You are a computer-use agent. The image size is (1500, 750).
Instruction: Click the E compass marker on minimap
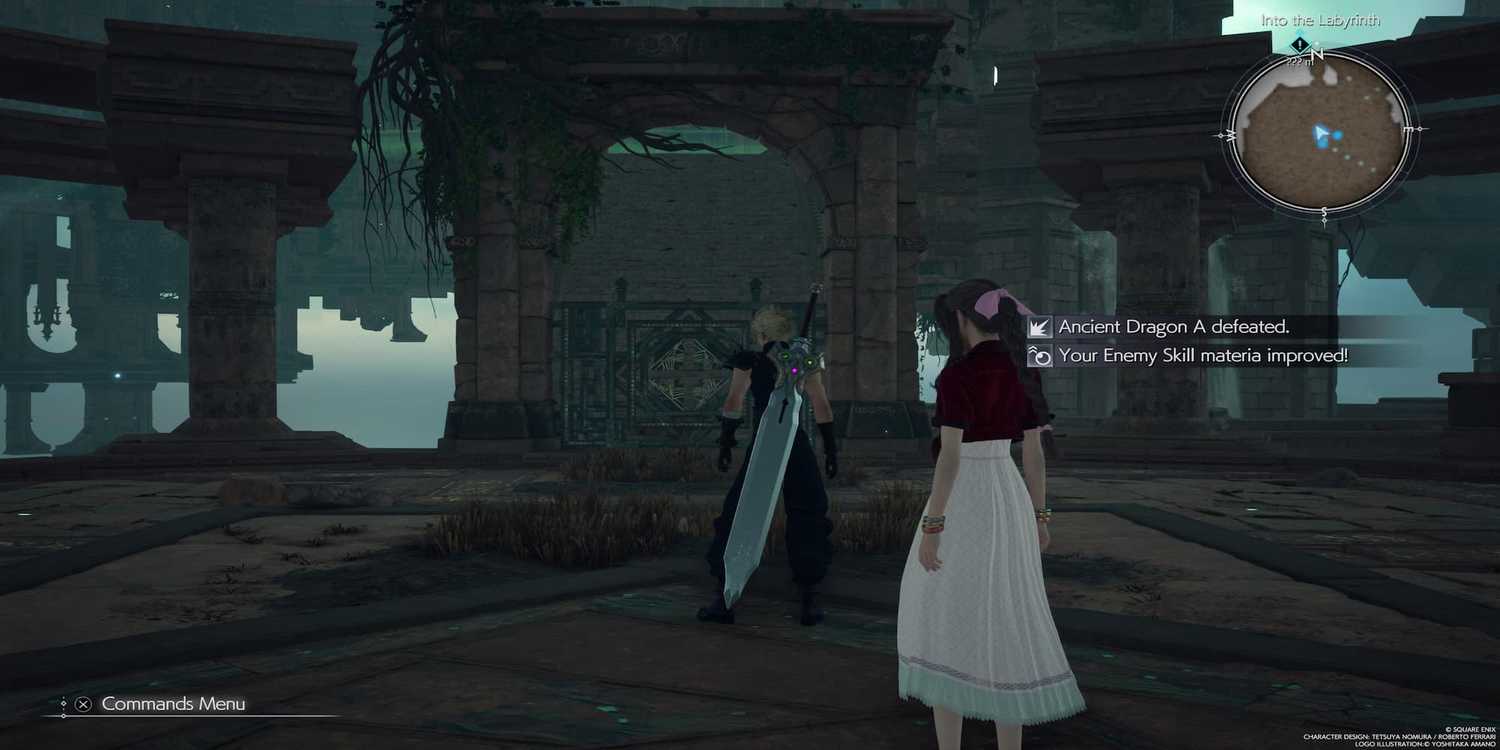(1406, 130)
